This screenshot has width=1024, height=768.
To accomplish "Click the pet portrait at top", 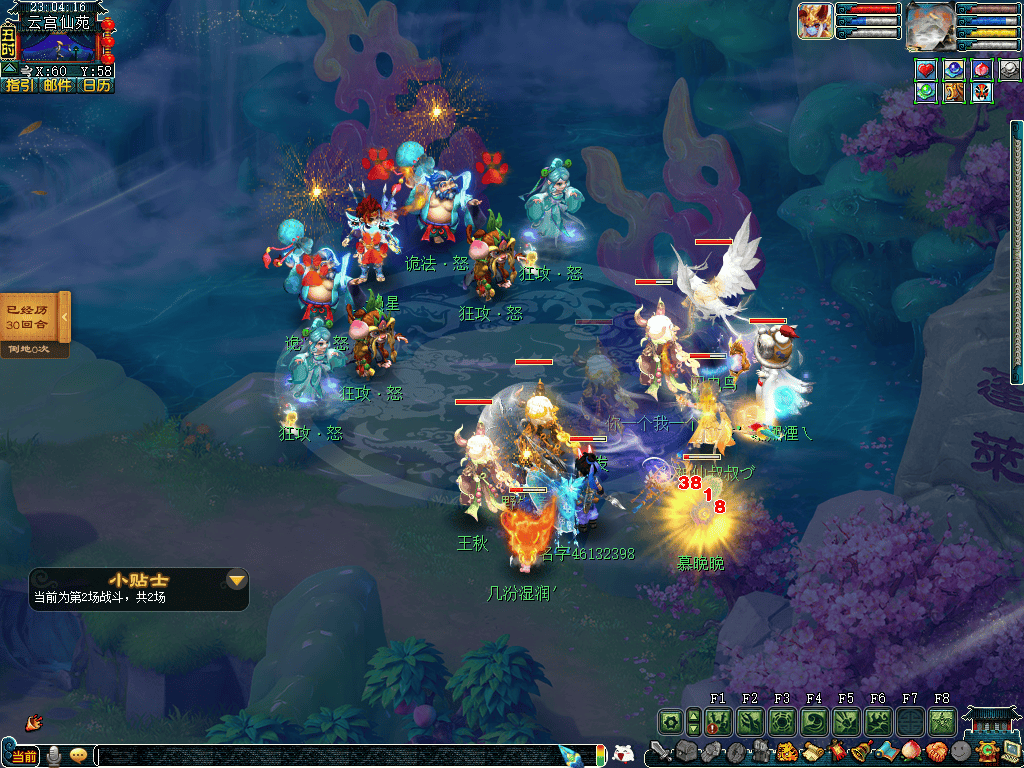I will click(815, 21).
